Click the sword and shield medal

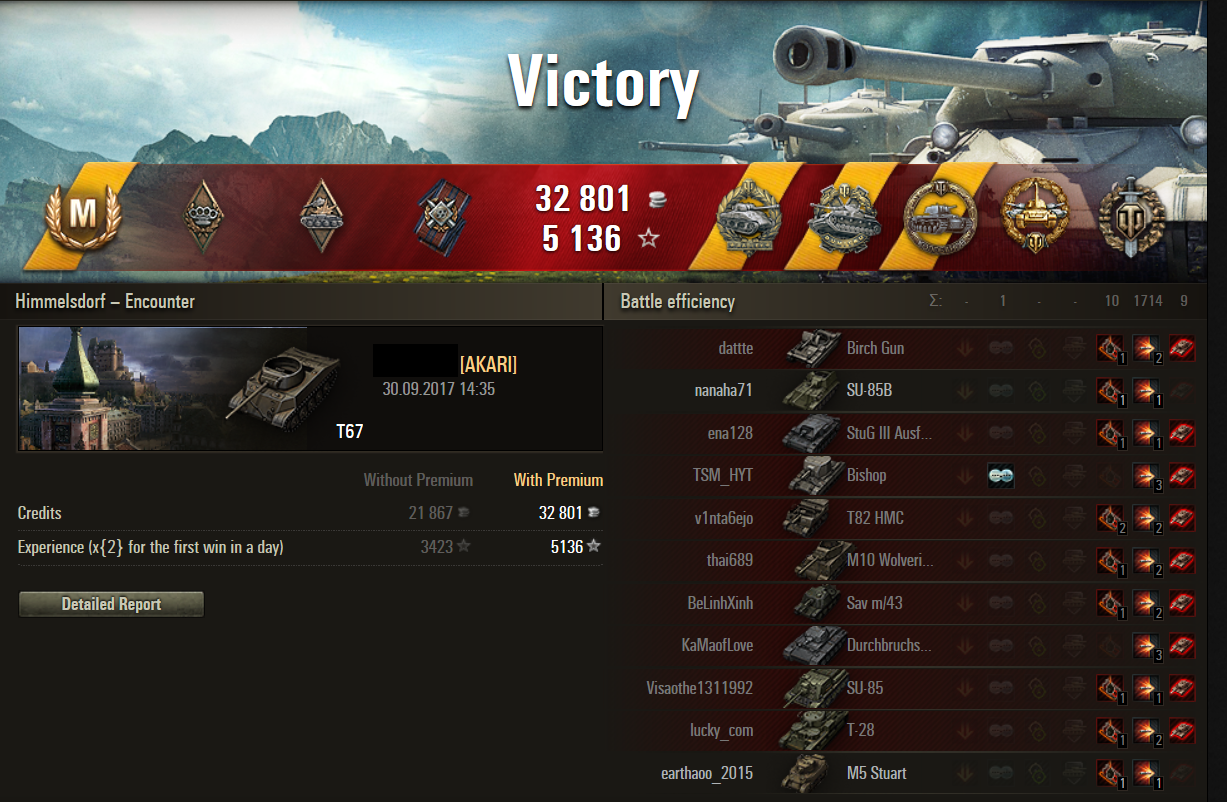(1129, 214)
